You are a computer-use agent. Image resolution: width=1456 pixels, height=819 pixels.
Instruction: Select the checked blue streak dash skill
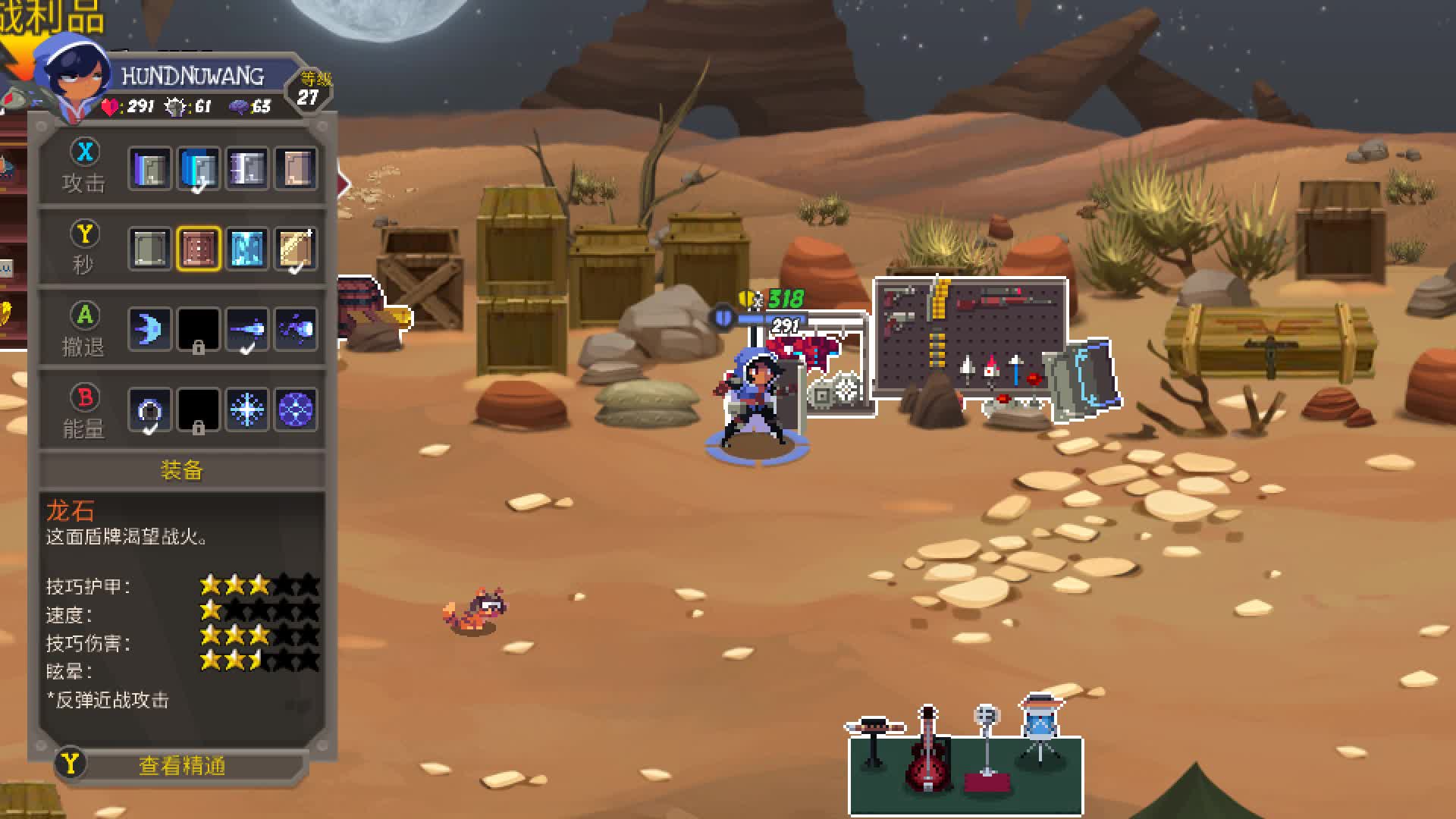[247, 329]
